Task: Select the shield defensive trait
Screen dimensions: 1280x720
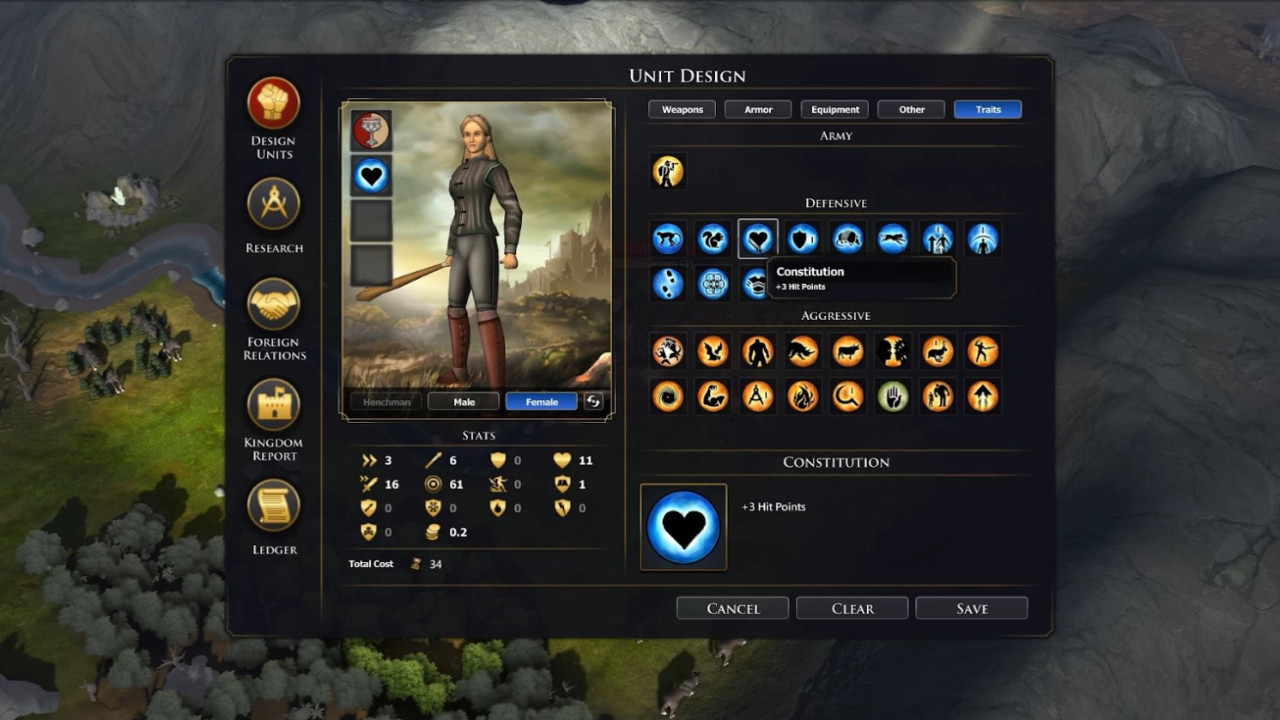Action: pyautogui.click(x=803, y=238)
